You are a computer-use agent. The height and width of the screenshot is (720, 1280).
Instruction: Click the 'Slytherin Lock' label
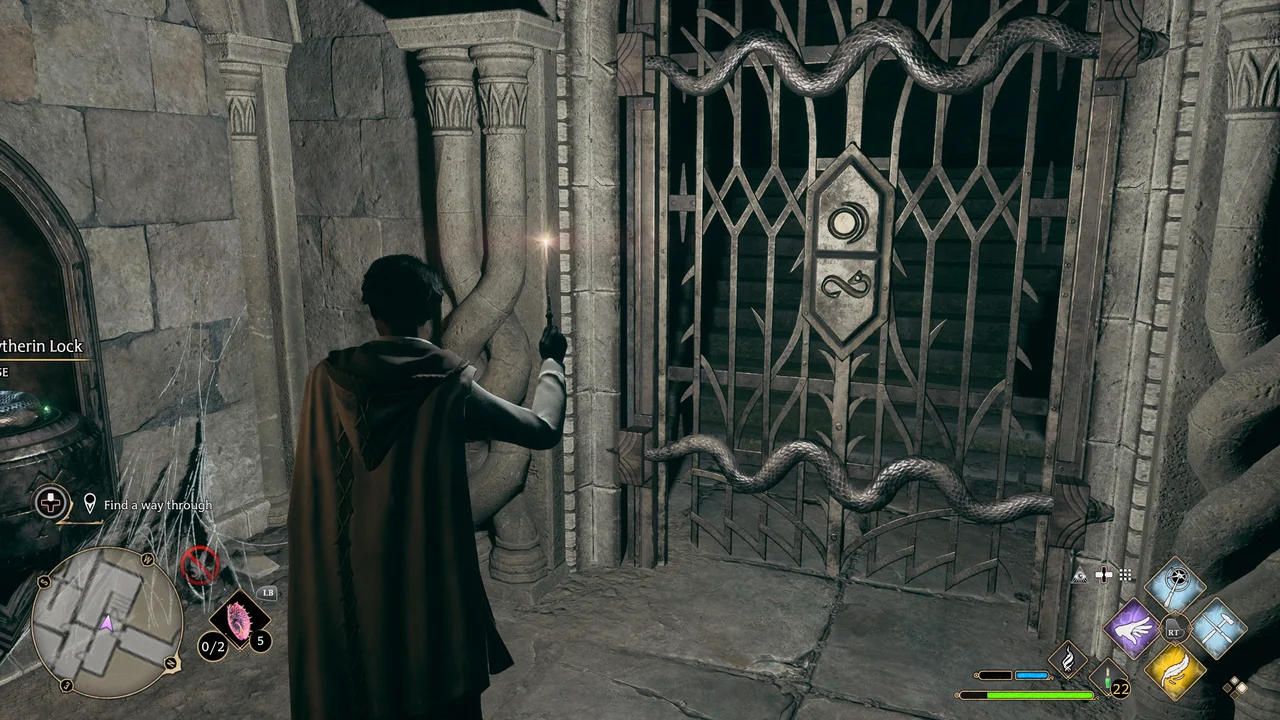point(42,346)
